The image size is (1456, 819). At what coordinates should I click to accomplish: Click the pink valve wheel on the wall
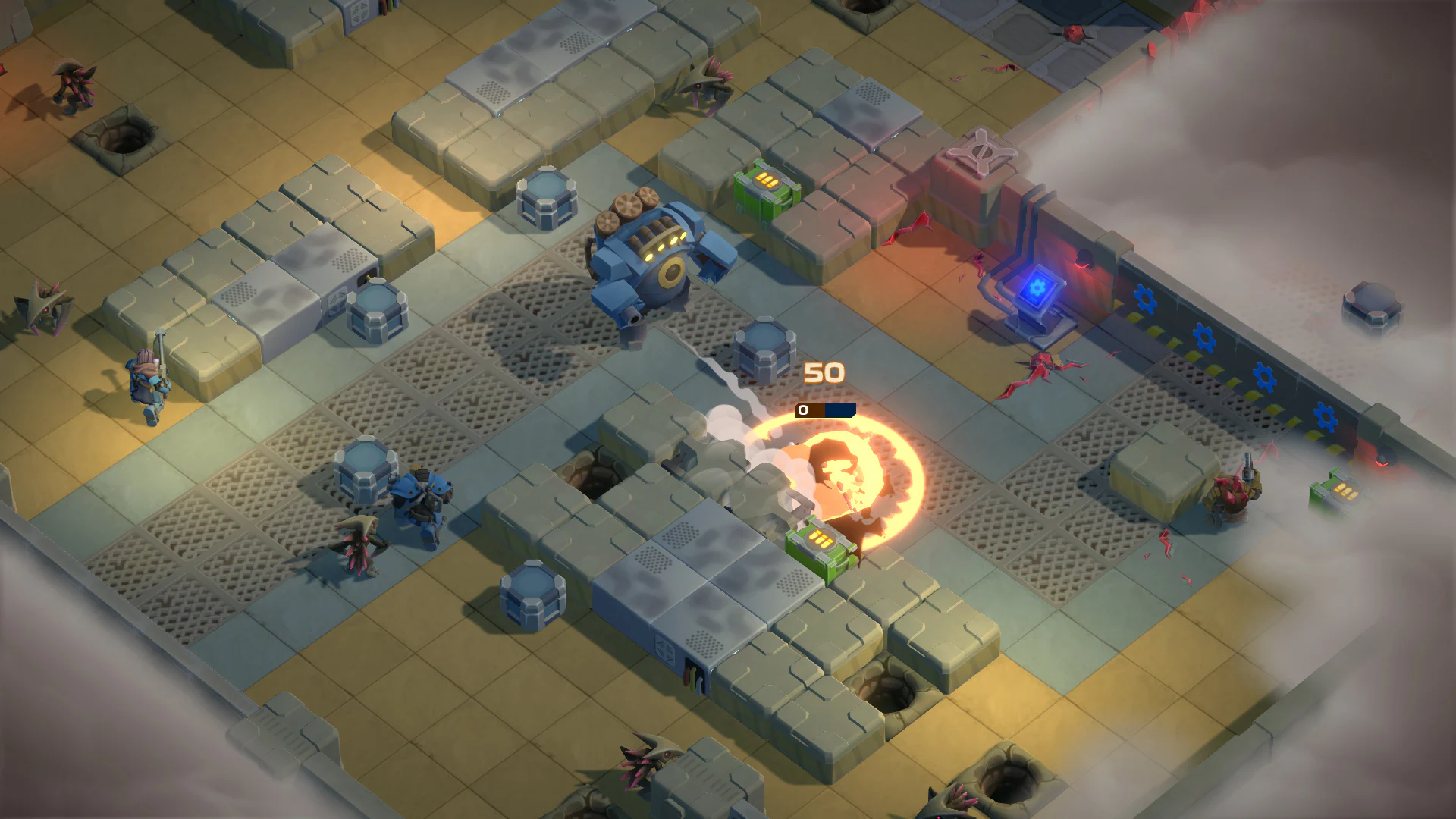coord(984,152)
